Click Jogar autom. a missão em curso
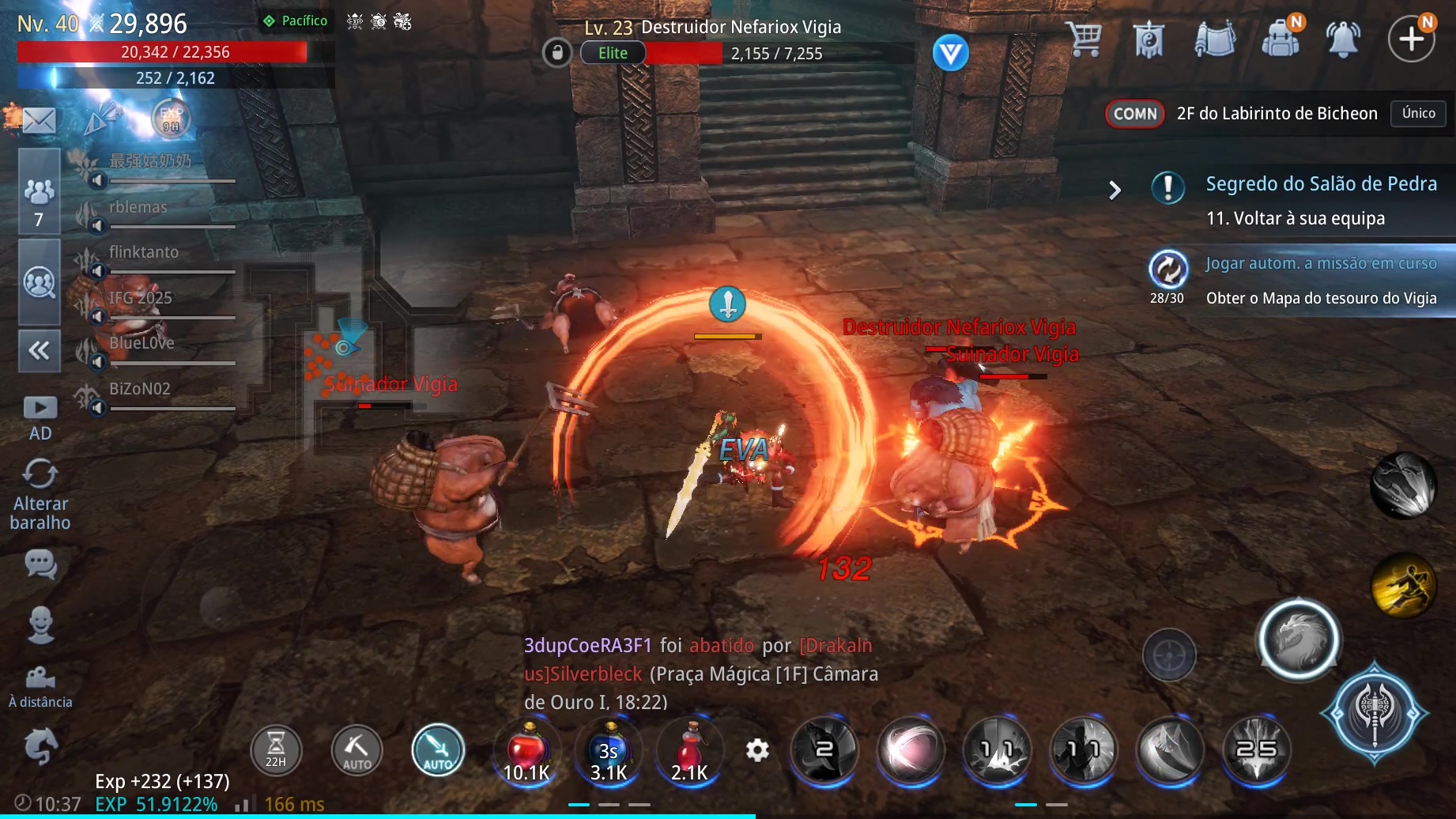1456x819 pixels. click(1320, 264)
